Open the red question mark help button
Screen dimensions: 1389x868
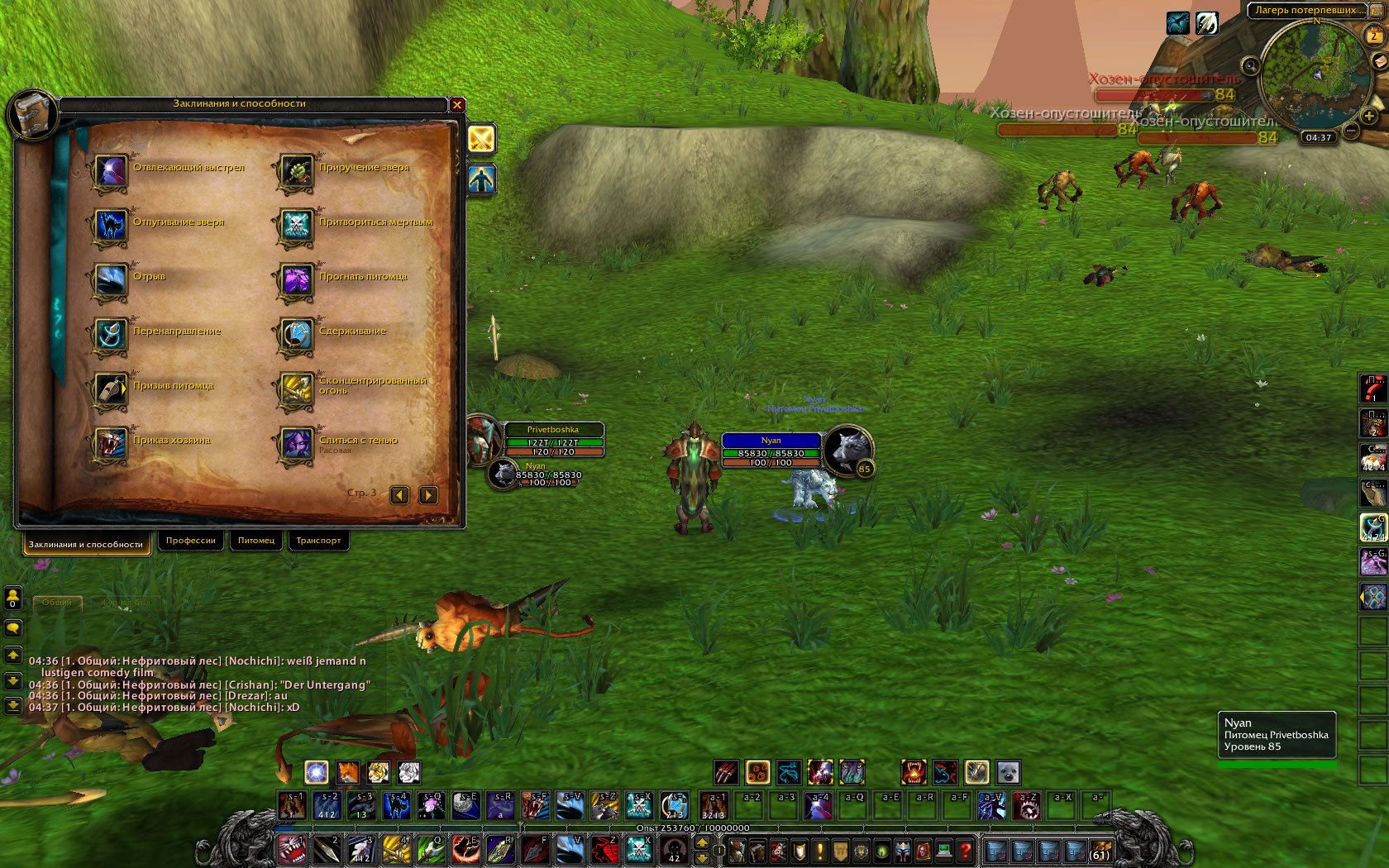964,850
